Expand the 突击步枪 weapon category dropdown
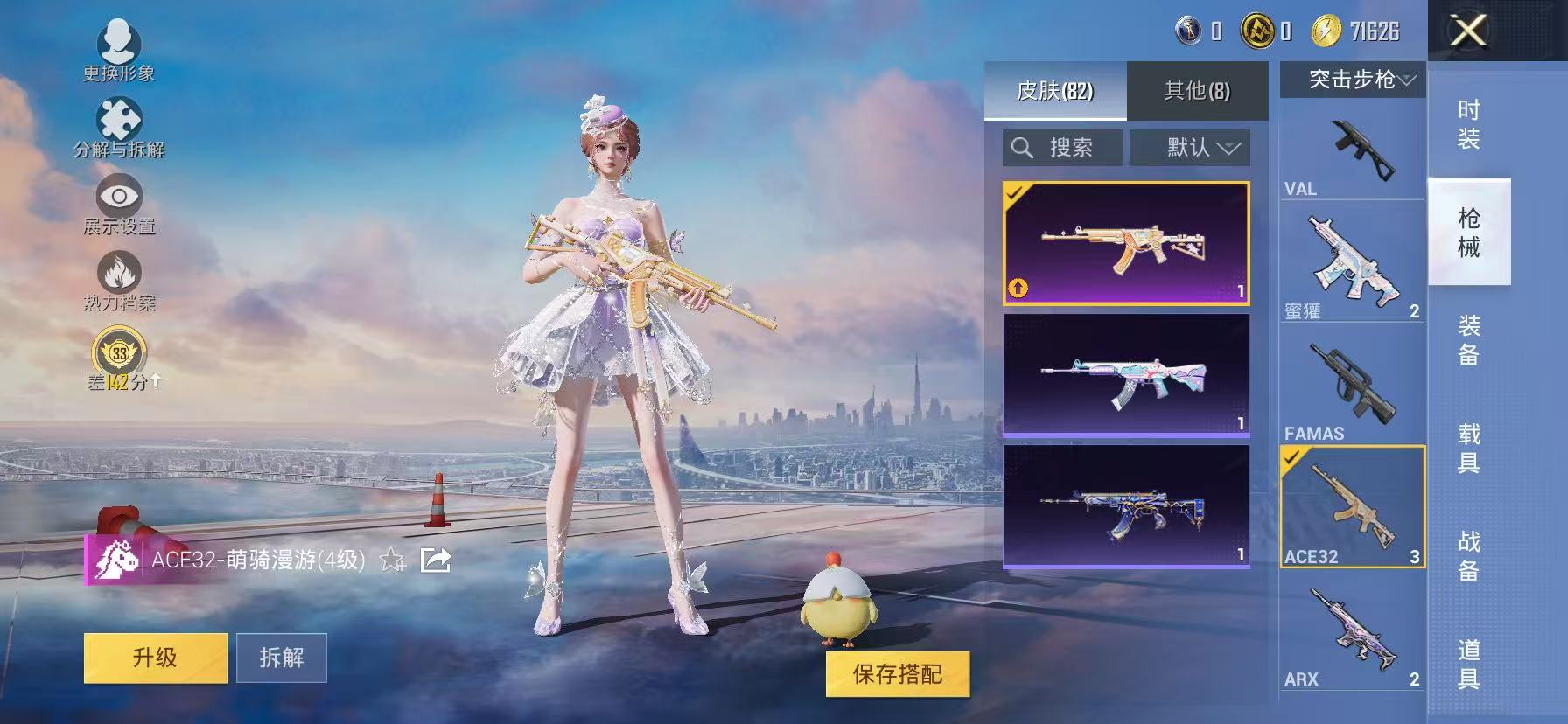This screenshot has height=724, width=1568. coord(1351,79)
